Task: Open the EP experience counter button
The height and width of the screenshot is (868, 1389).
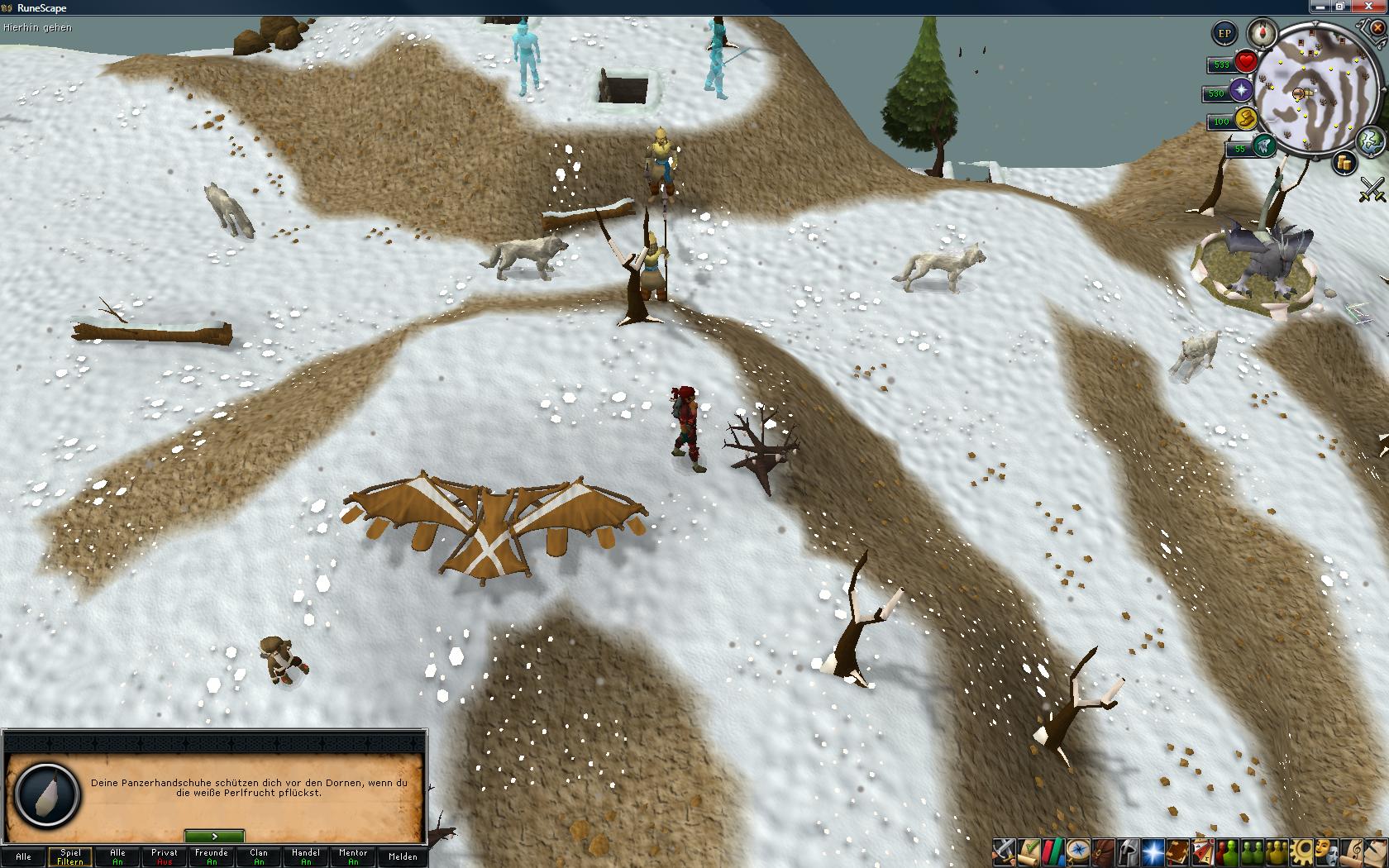Action: [1224, 34]
